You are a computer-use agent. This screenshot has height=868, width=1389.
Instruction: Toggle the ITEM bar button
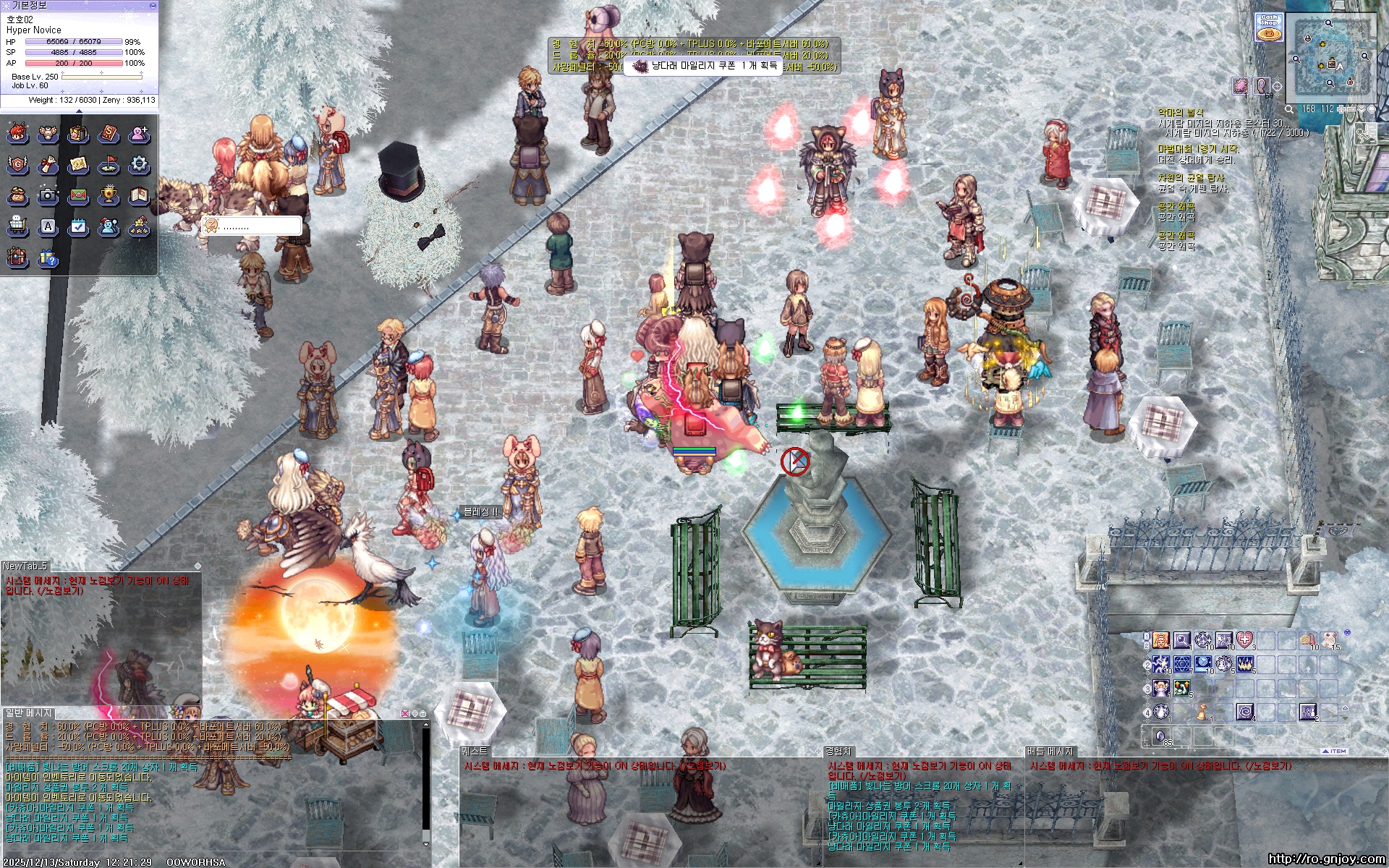[1335, 751]
